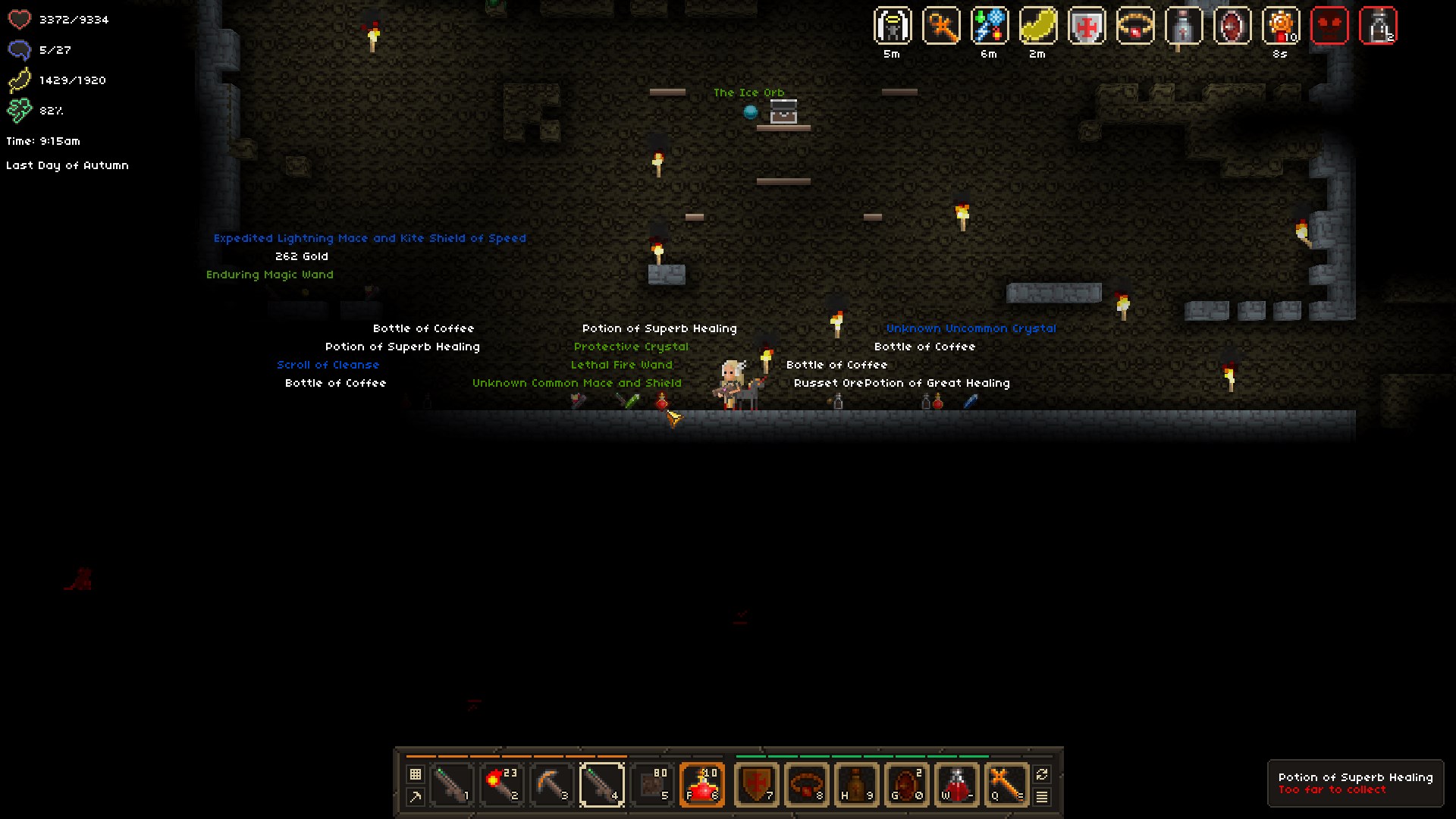The image size is (1456, 819).
Task: Toggle the grid build mode icon beside the hotbar
Action: click(x=415, y=775)
